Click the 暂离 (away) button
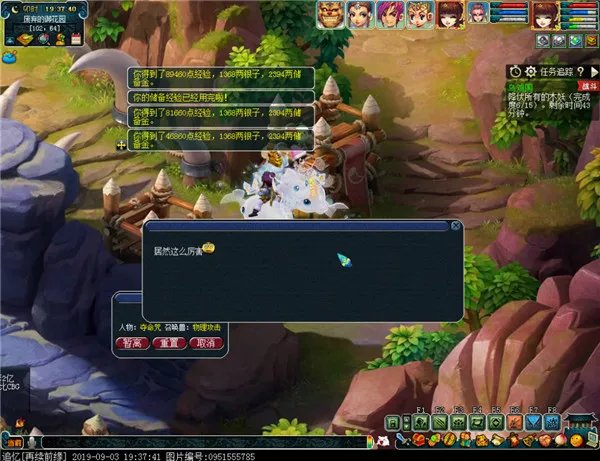The height and width of the screenshot is (461, 600). tap(132, 342)
